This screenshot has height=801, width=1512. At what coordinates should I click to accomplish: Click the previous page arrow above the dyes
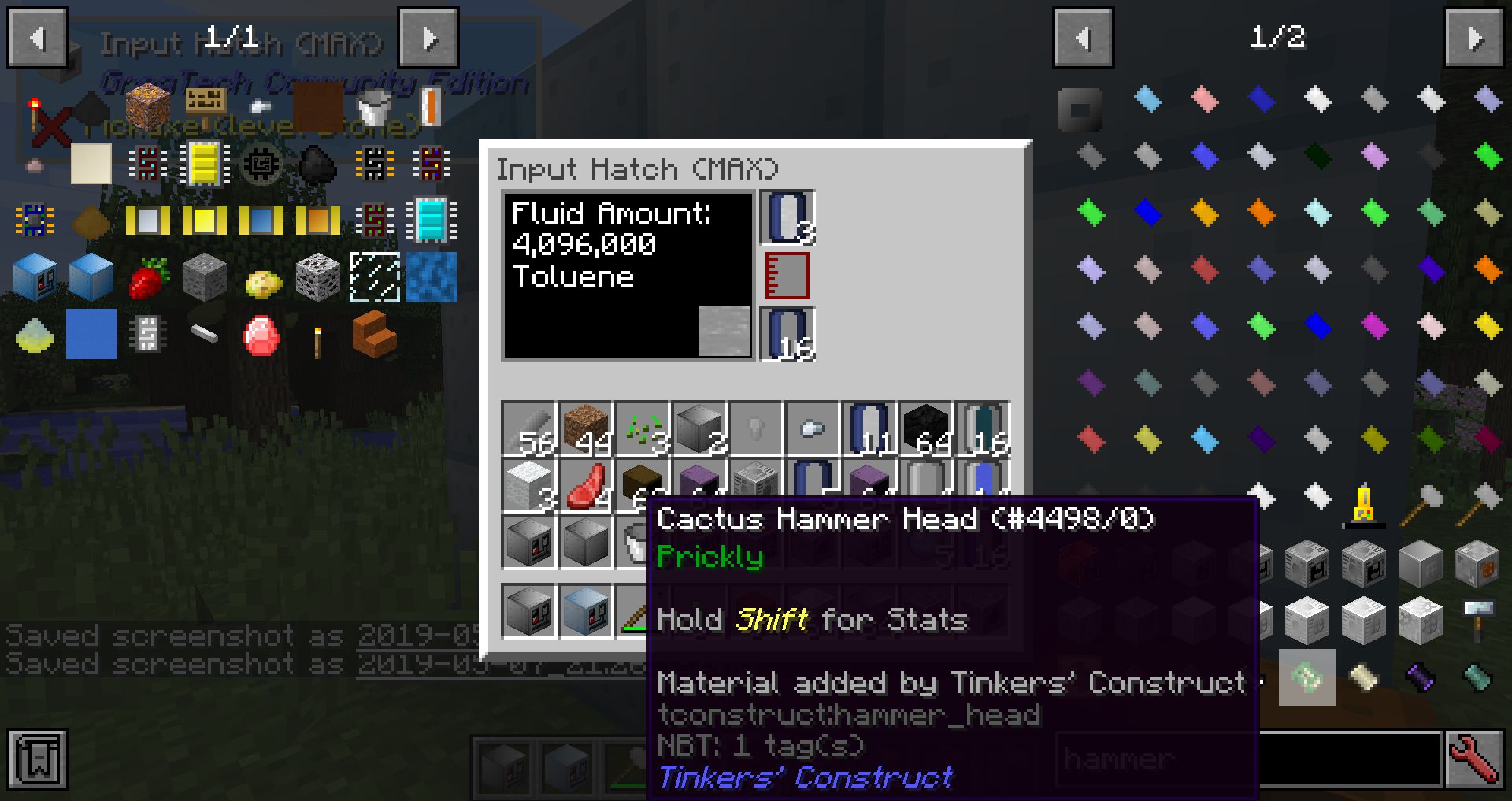coord(1083,38)
